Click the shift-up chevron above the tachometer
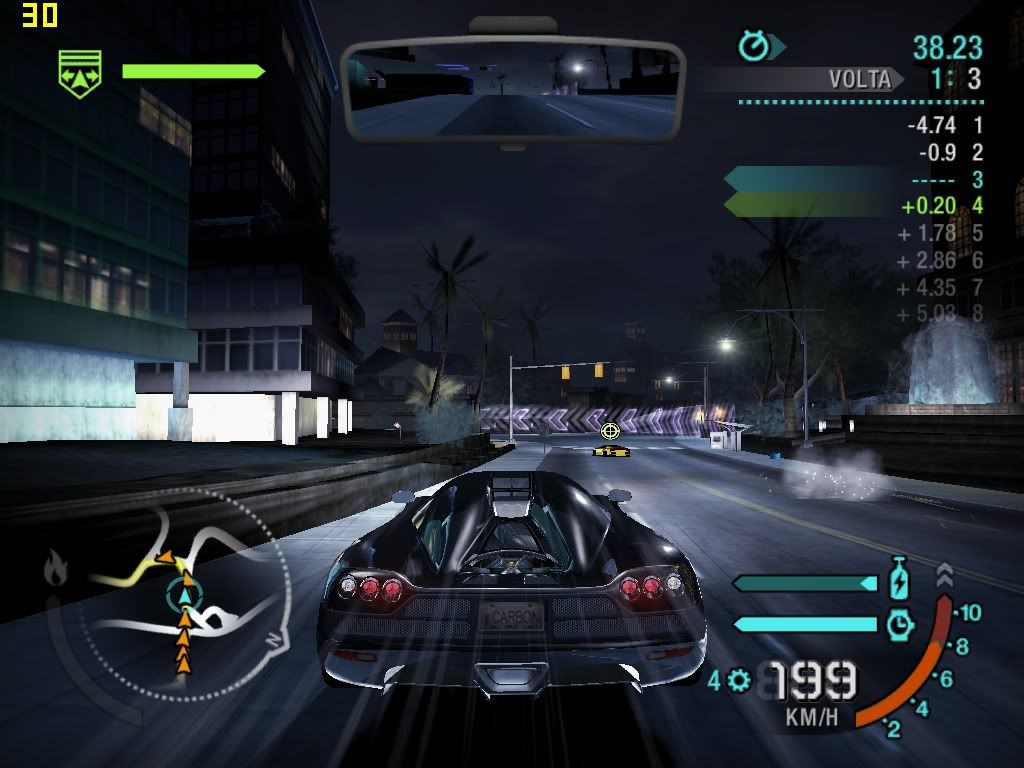This screenshot has height=768, width=1024. 944,575
